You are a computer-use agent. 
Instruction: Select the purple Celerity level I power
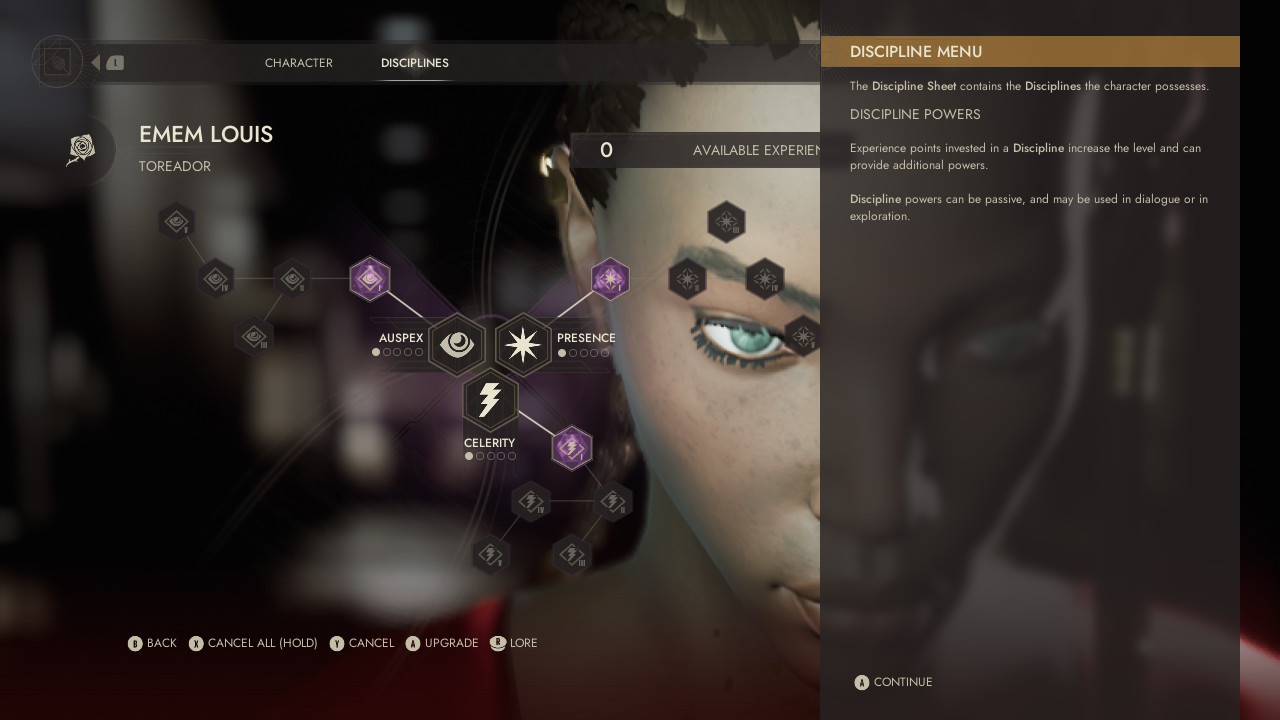[571, 447]
